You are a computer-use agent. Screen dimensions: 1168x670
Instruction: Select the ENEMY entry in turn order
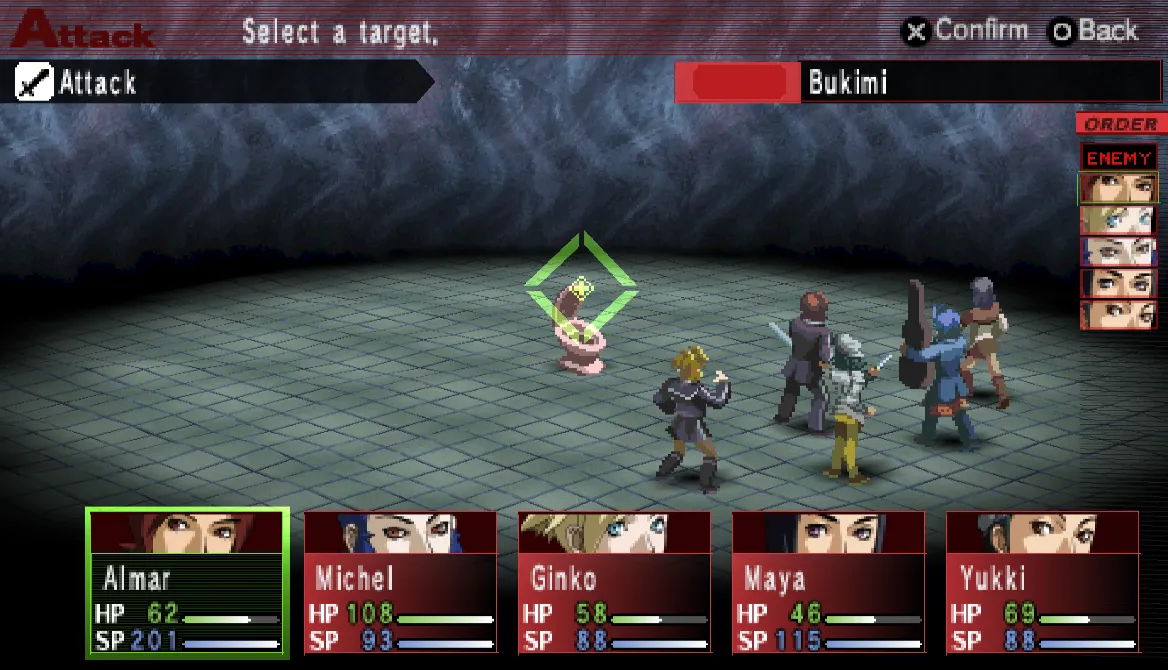(x=1118, y=158)
